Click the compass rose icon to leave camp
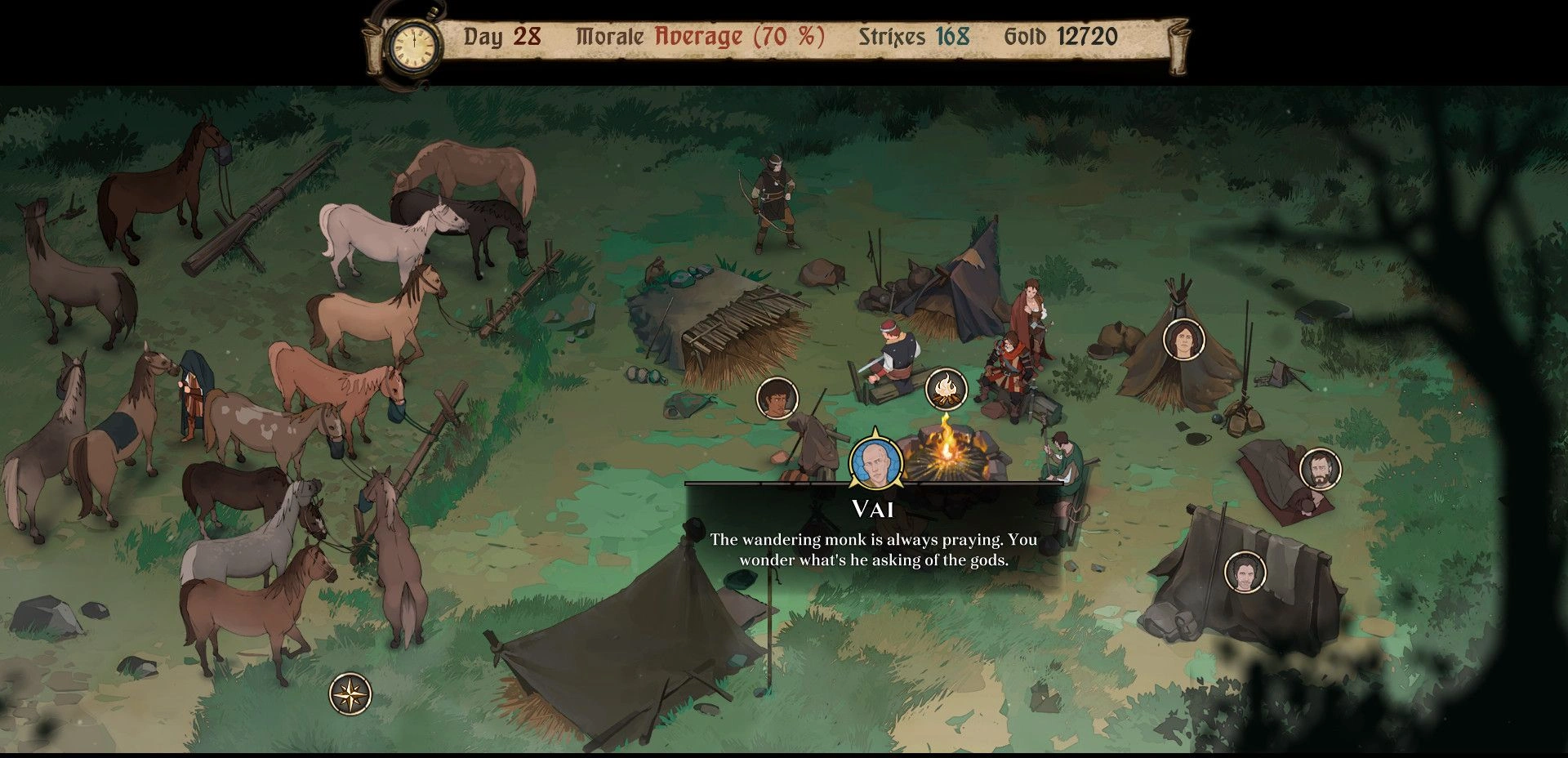Screen dimensions: 1568x758 tap(350, 695)
